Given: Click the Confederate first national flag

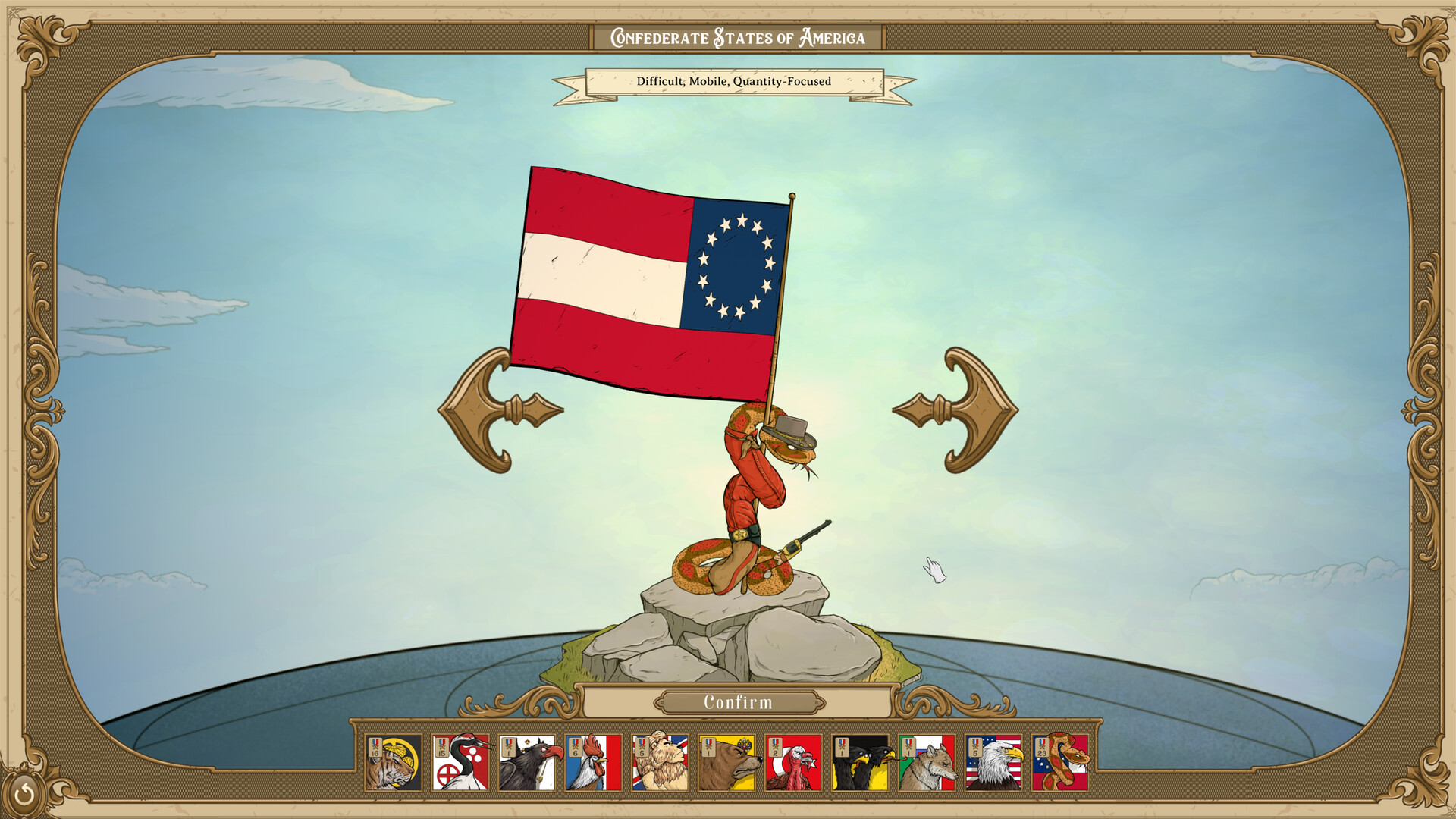Looking at the screenshot, I should click(x=652, y=281).
